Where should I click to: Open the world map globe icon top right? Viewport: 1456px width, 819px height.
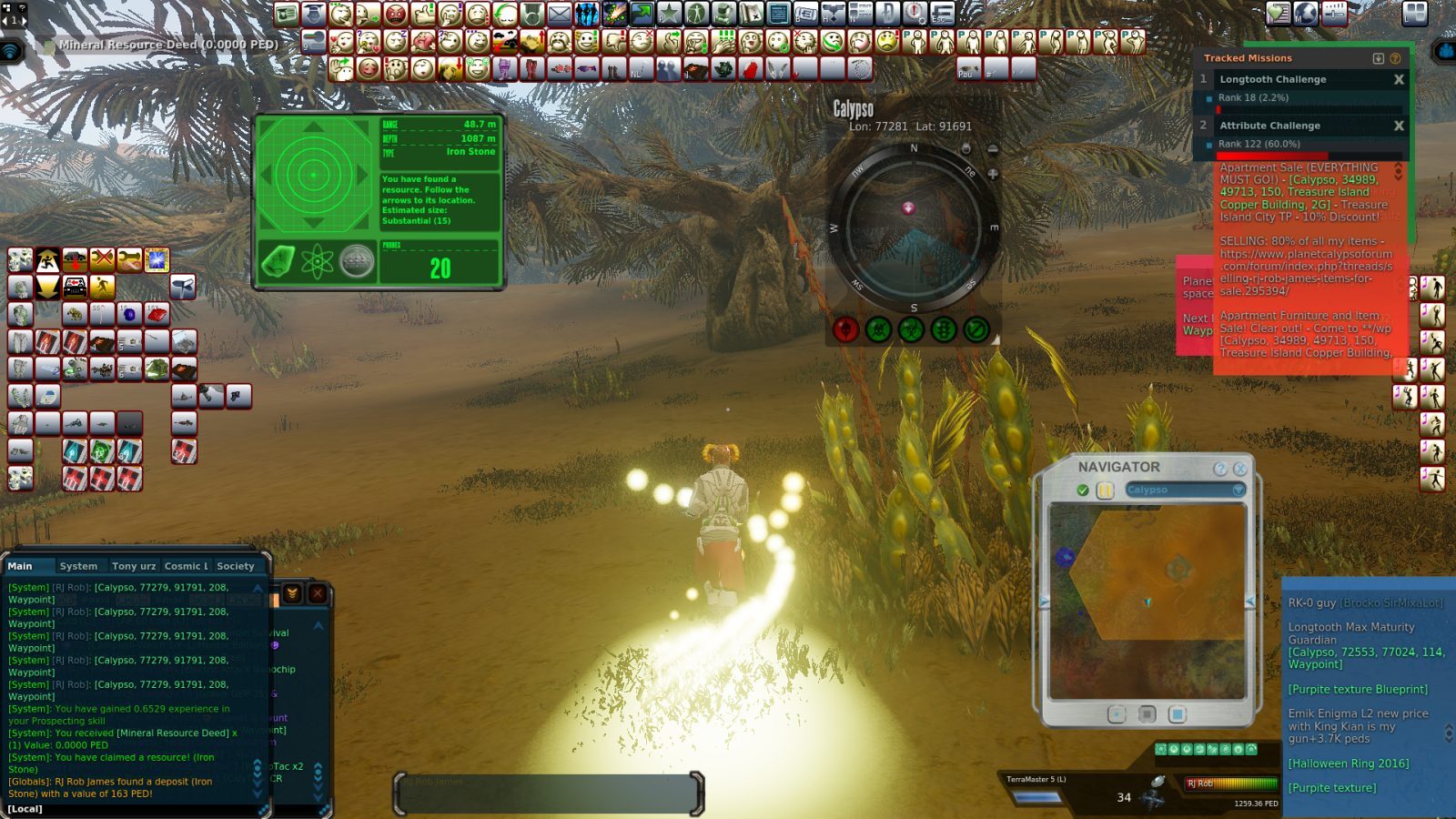pos(1305,15)
